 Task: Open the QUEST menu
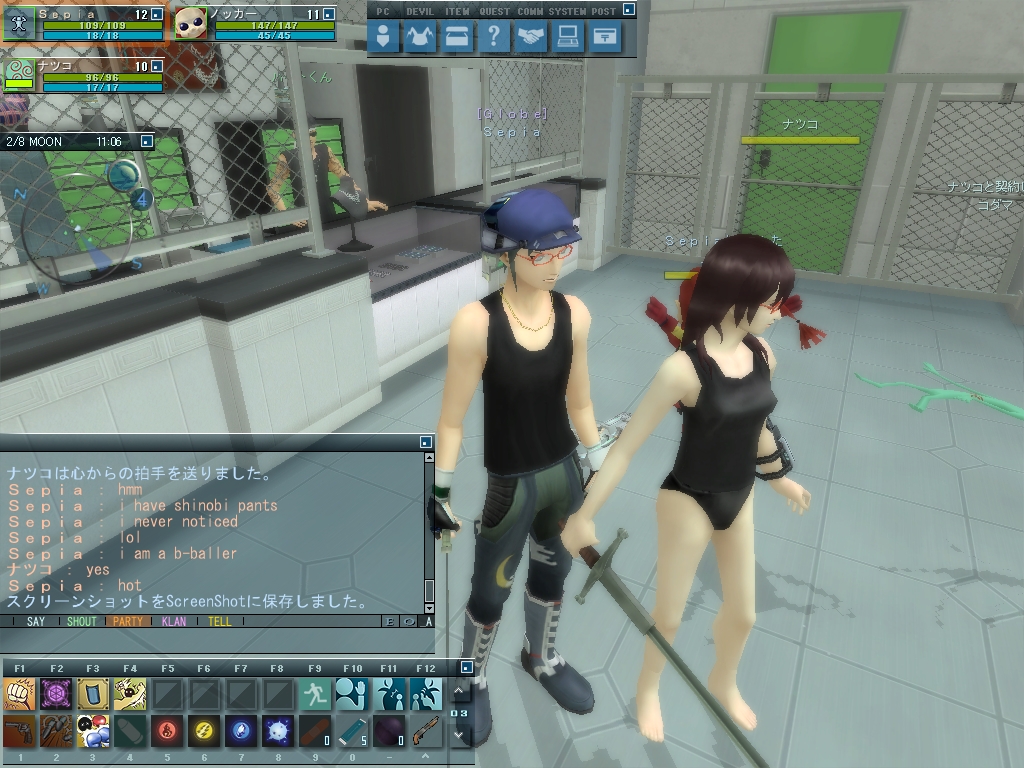coord(494,38)
